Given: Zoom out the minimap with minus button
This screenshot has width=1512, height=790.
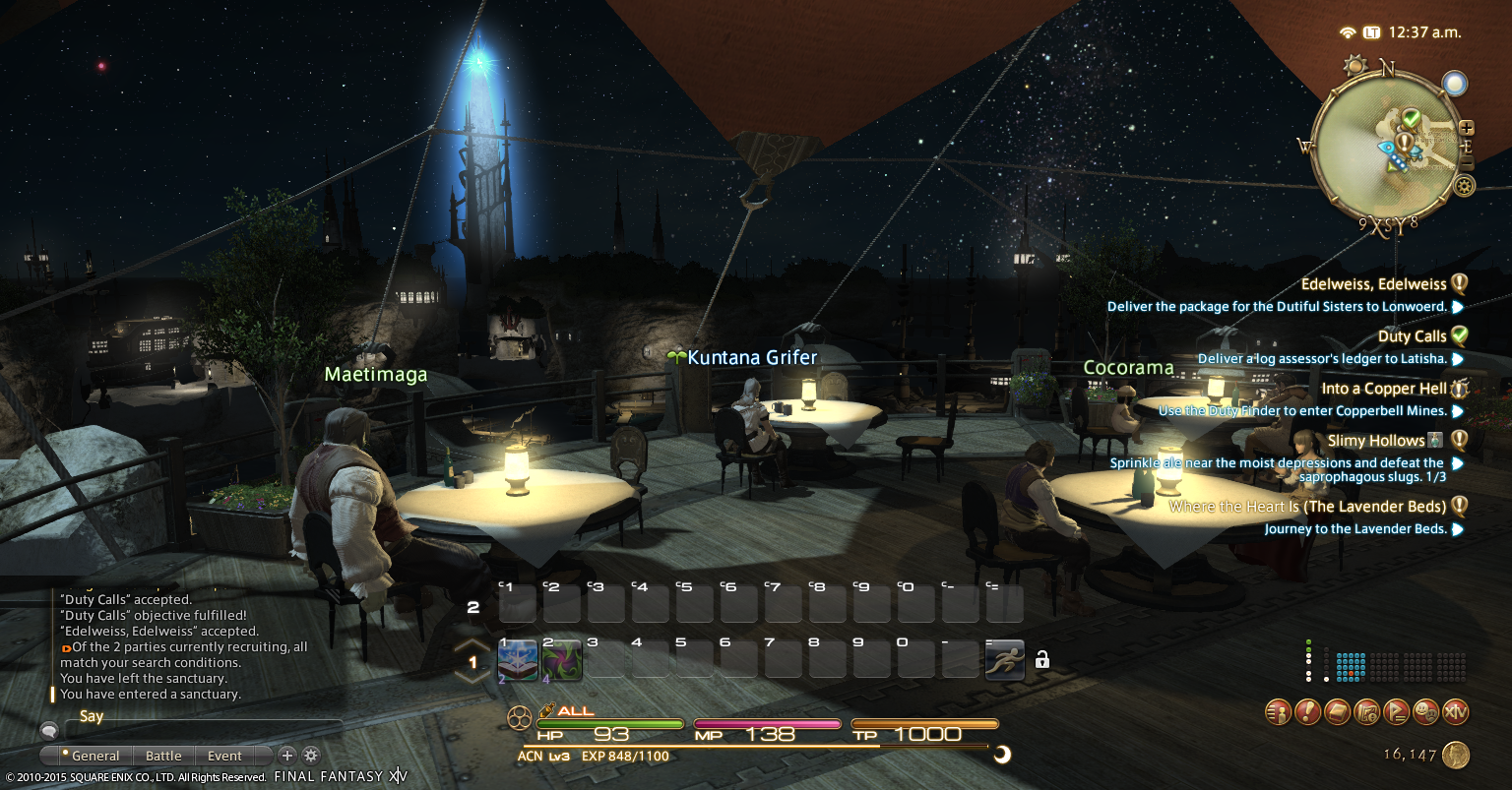Looking at the screenshot, I should [x=1467, y=162].
